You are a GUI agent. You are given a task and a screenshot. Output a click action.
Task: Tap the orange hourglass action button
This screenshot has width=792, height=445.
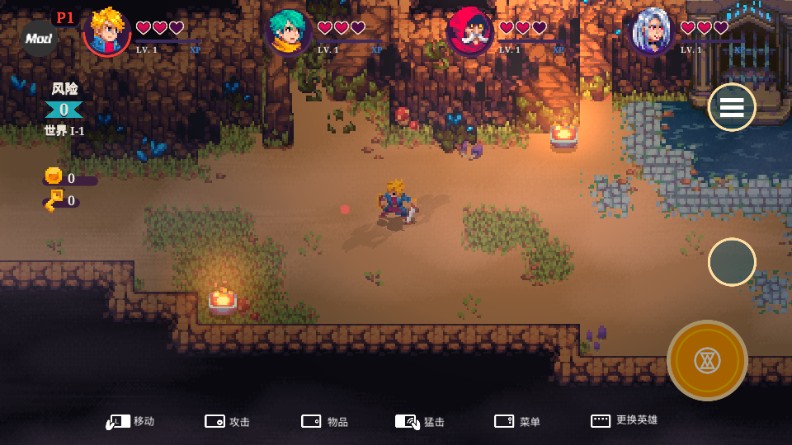coord(707,360)
